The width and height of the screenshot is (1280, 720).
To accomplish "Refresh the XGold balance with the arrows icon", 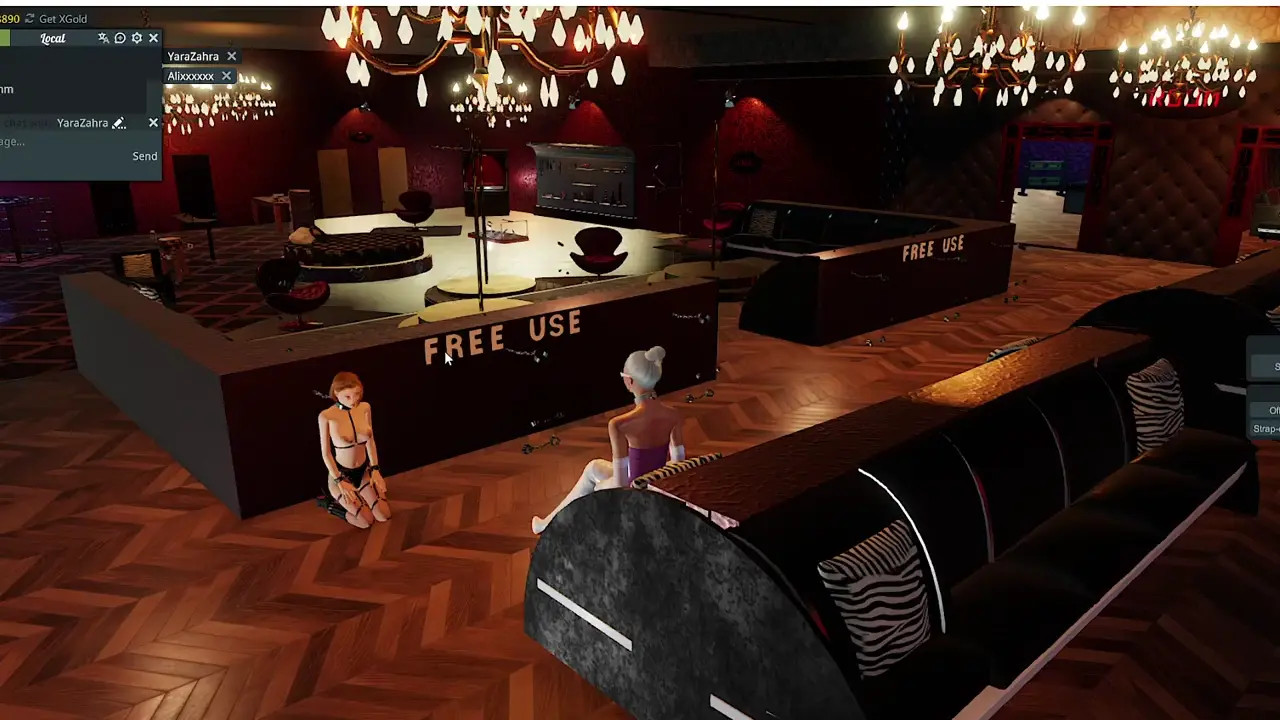I will [29, 18].
